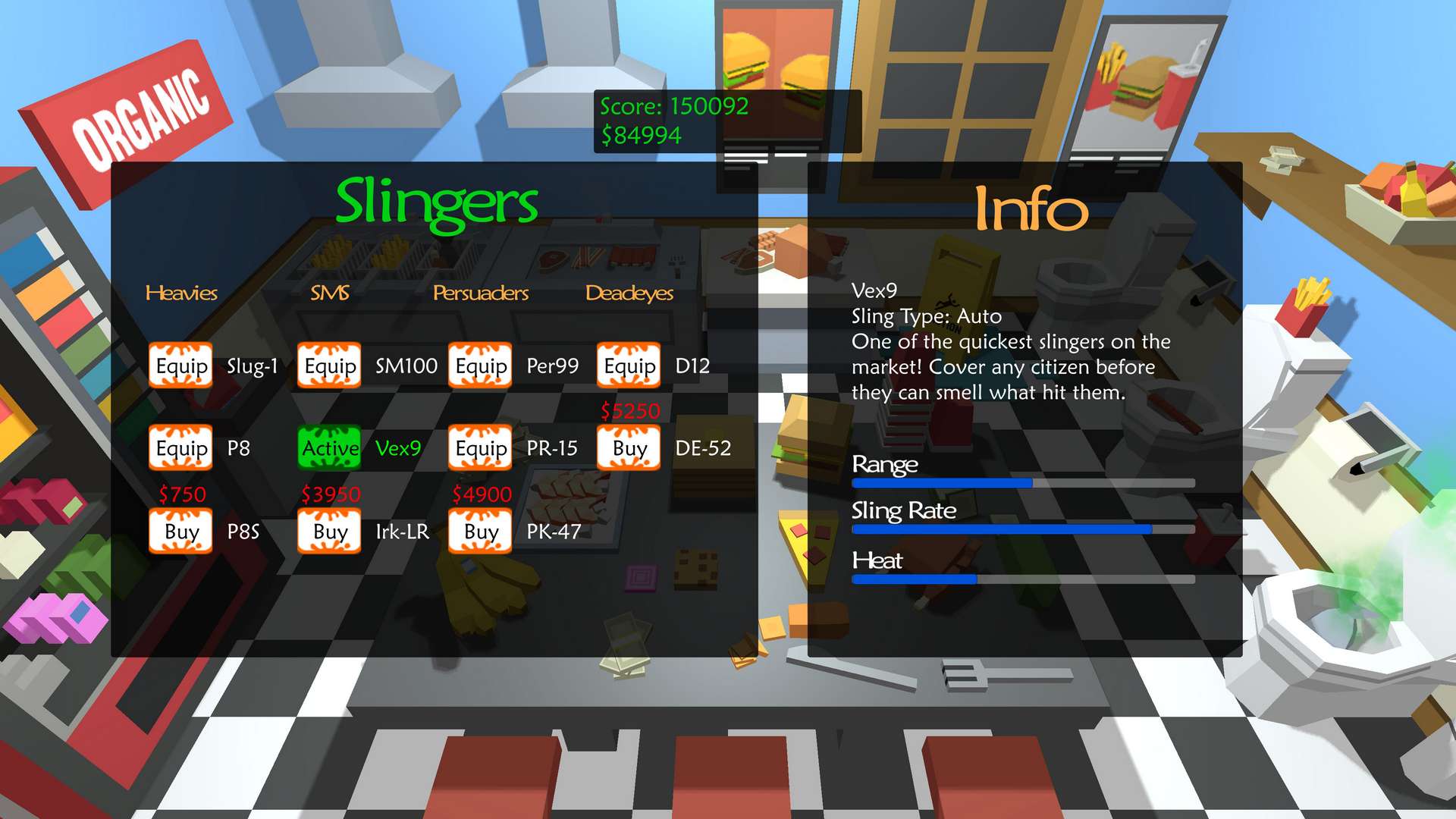Equip the SM100 from the SMS column

point(329,366)
